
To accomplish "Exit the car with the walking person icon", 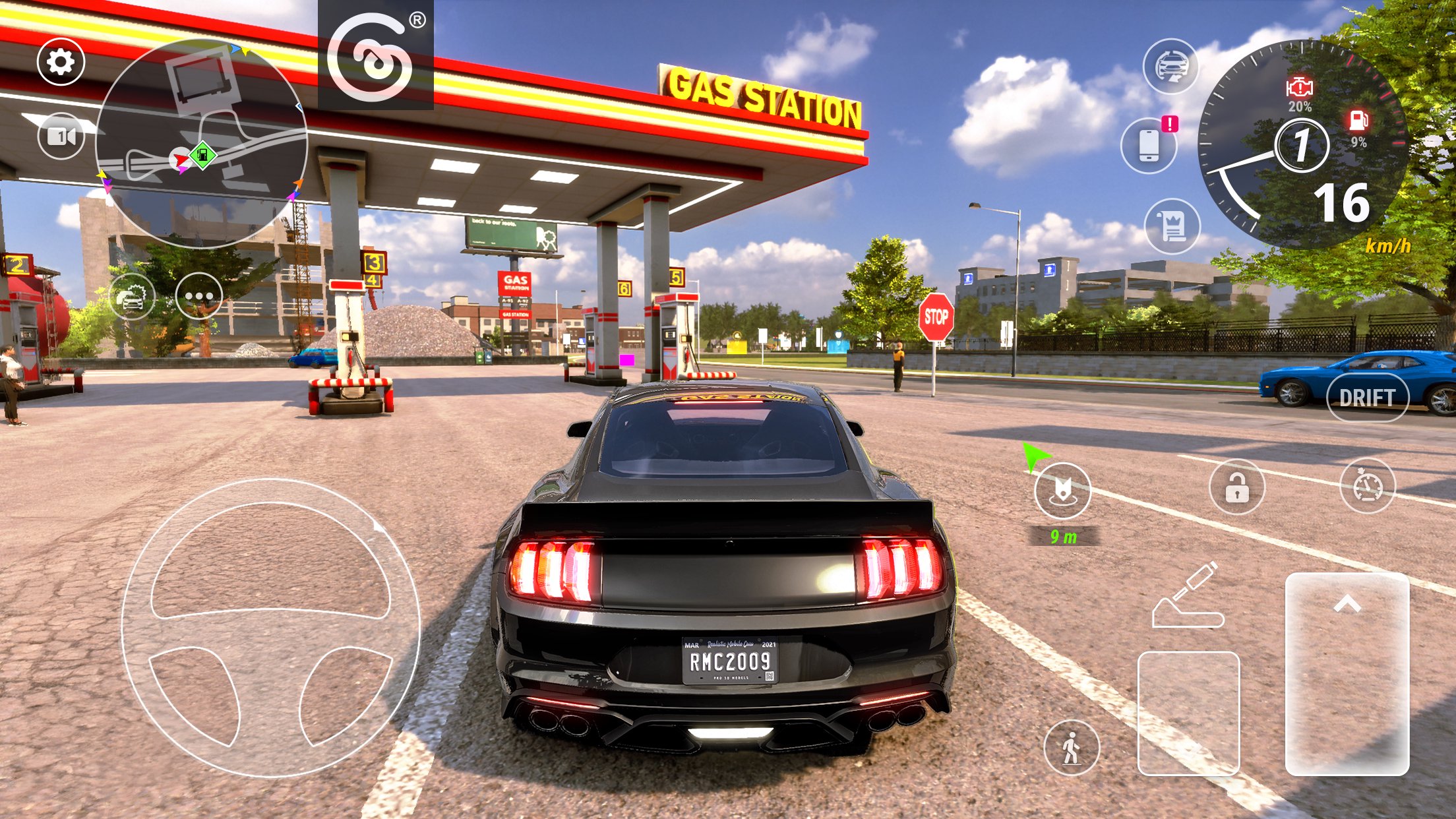I will click(x=1072, y=748).
